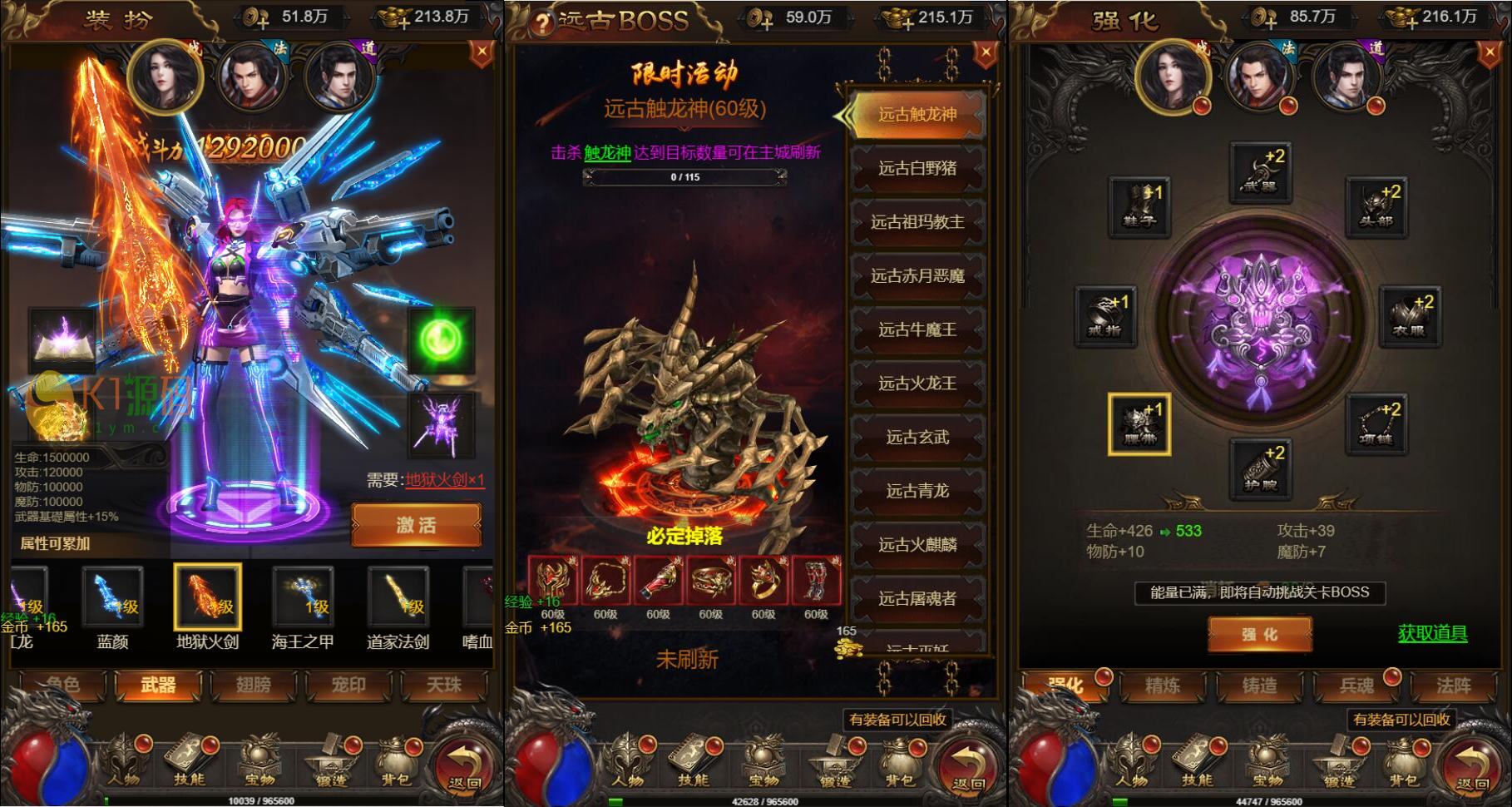Open the 远古牛魔王 boss entry
The width and height of the screenshot is (1512, 807).
917,330
